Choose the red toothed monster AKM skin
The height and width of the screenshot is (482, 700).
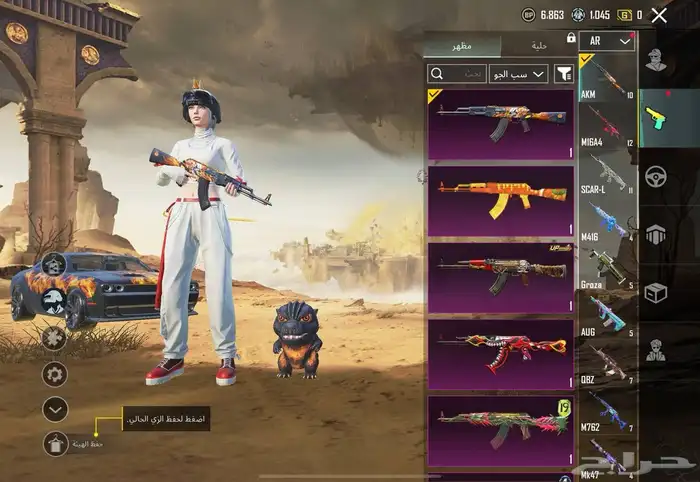coord(500,354)
